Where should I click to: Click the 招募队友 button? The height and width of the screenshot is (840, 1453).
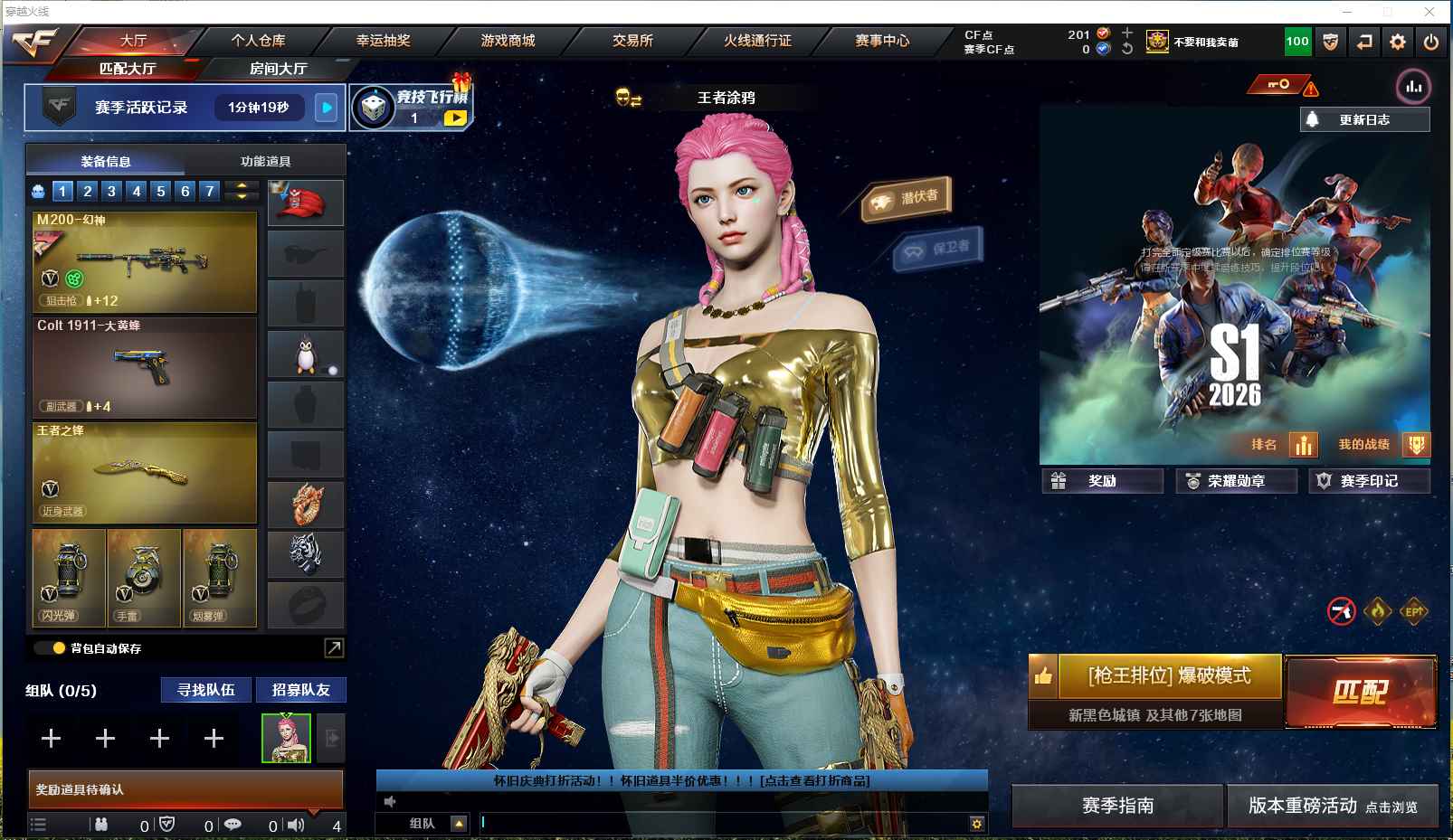pos(301,690)
